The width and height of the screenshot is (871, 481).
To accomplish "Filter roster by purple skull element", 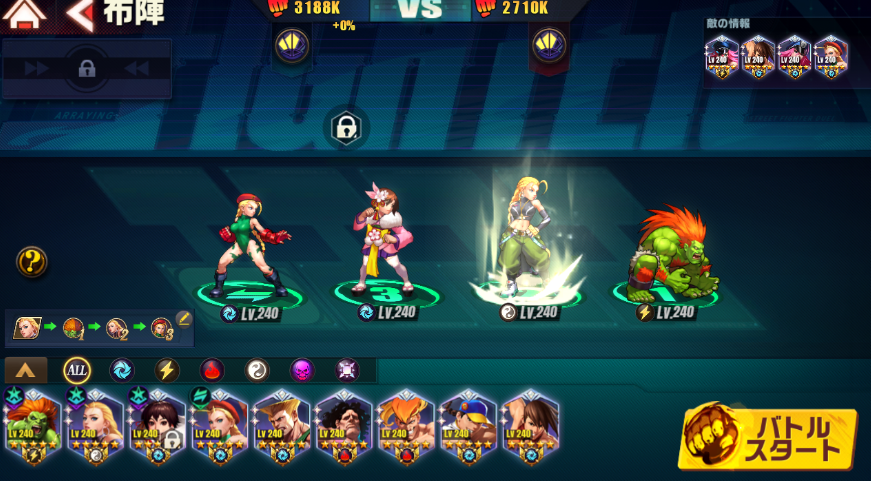I will click(x=302, y=370).
